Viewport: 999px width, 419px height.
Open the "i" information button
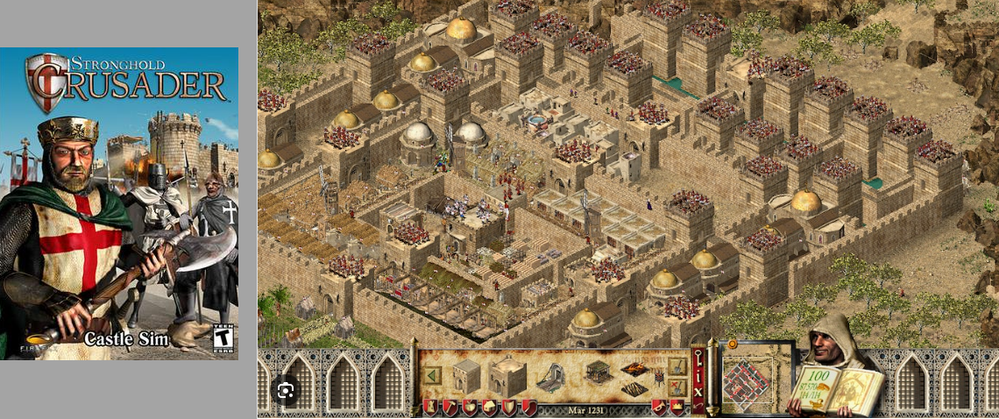tap(697, 375)
